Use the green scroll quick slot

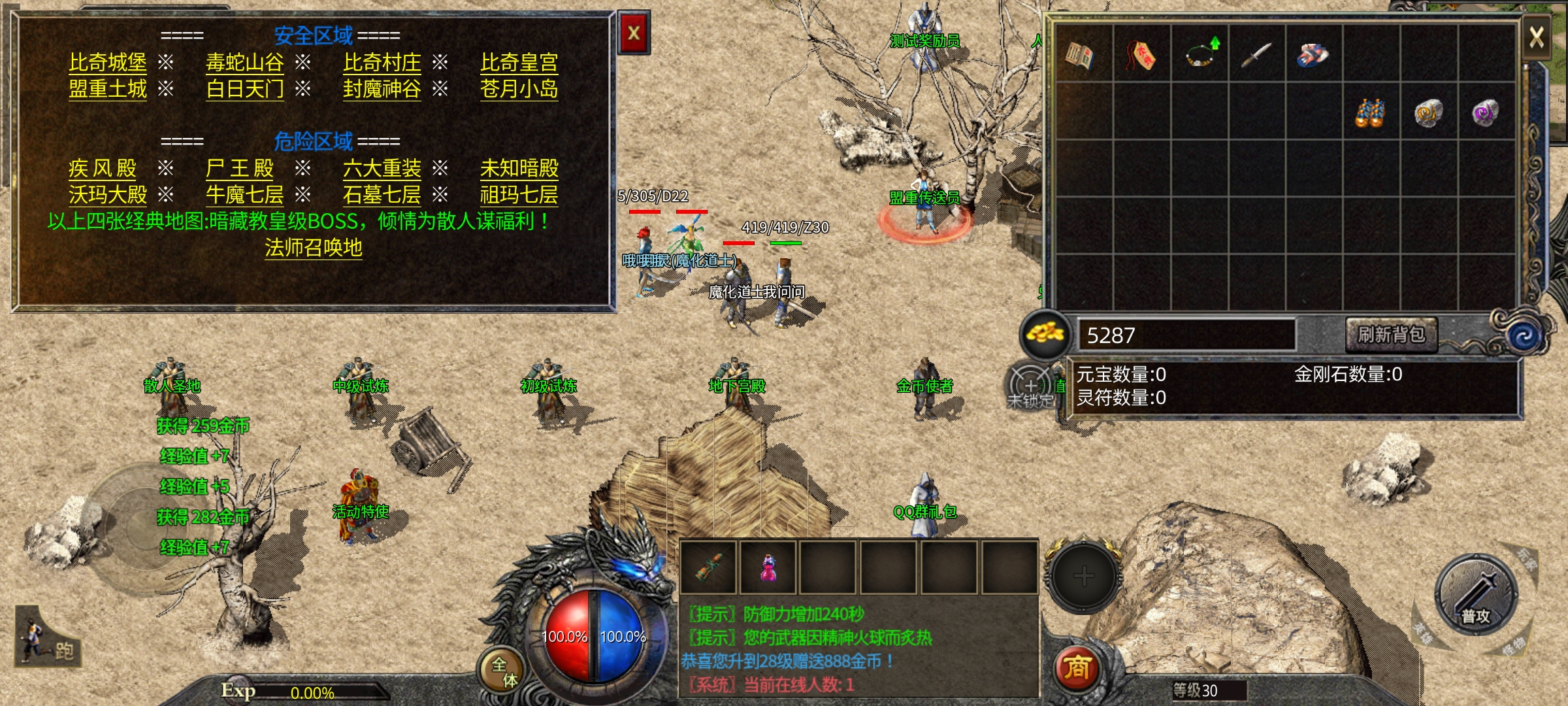[x=708, y=567]
